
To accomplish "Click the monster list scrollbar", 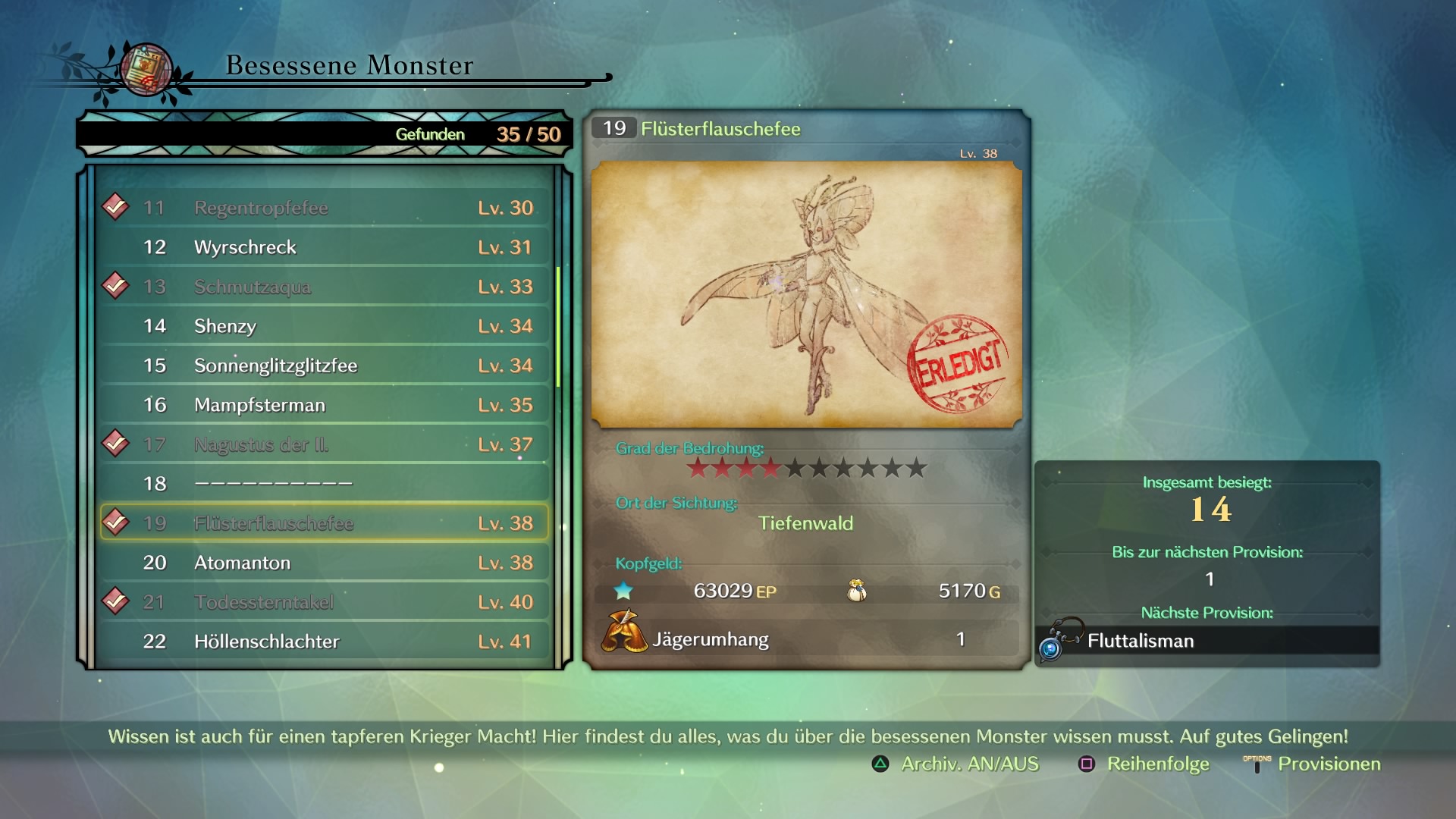I will 559,326.
